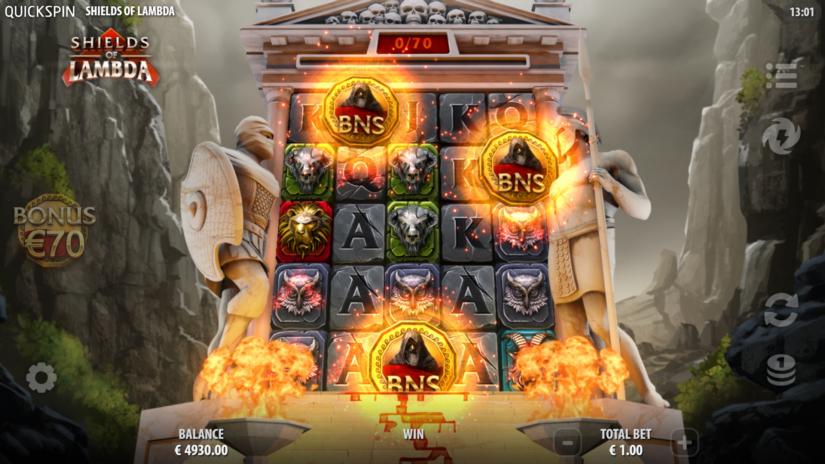Activate autoplay with the circular arrows

[781, 310]
